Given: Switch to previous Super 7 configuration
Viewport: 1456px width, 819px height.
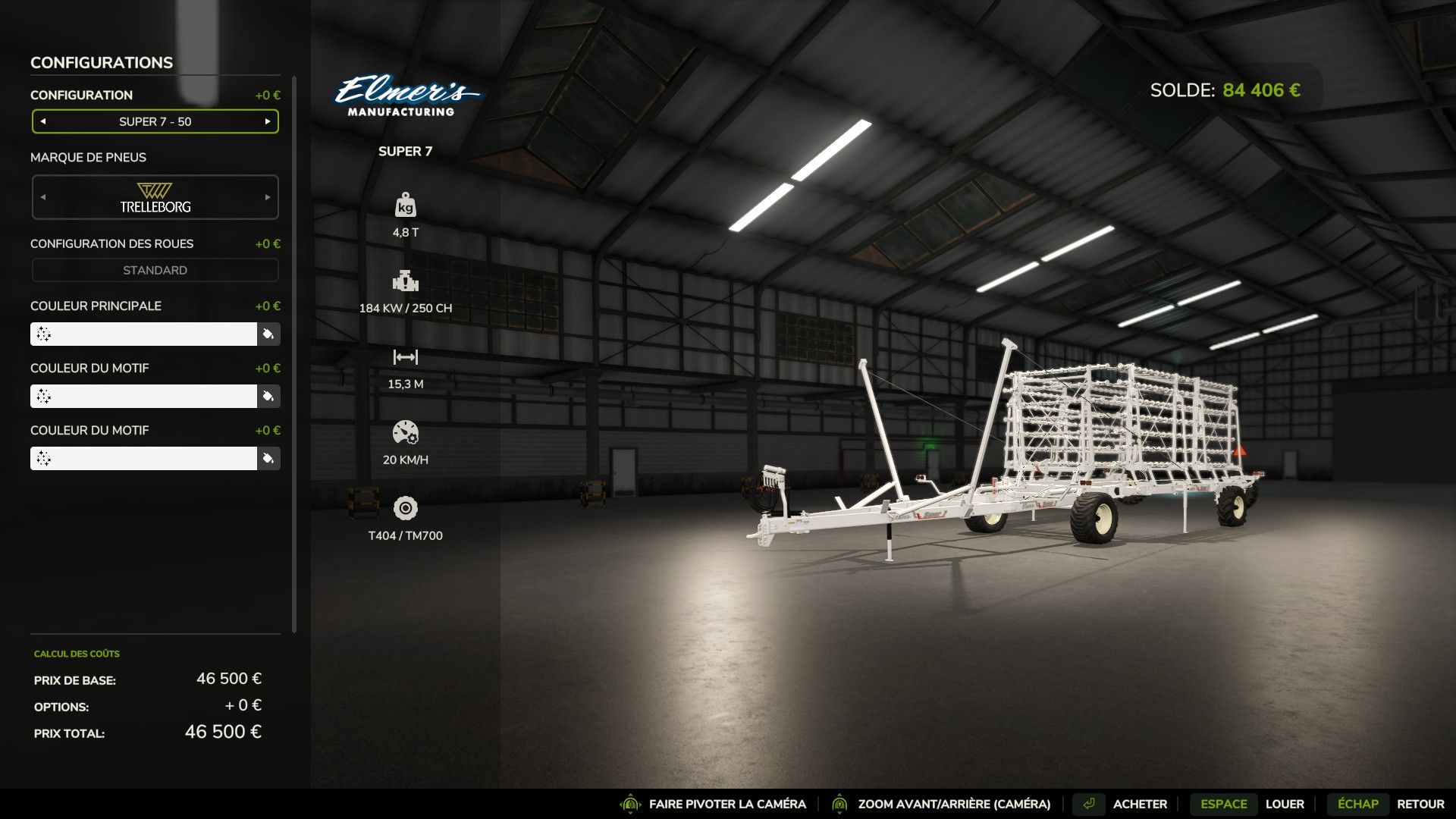Looking at the screenshot, I should pyautogui.click(x=43, y=121).
